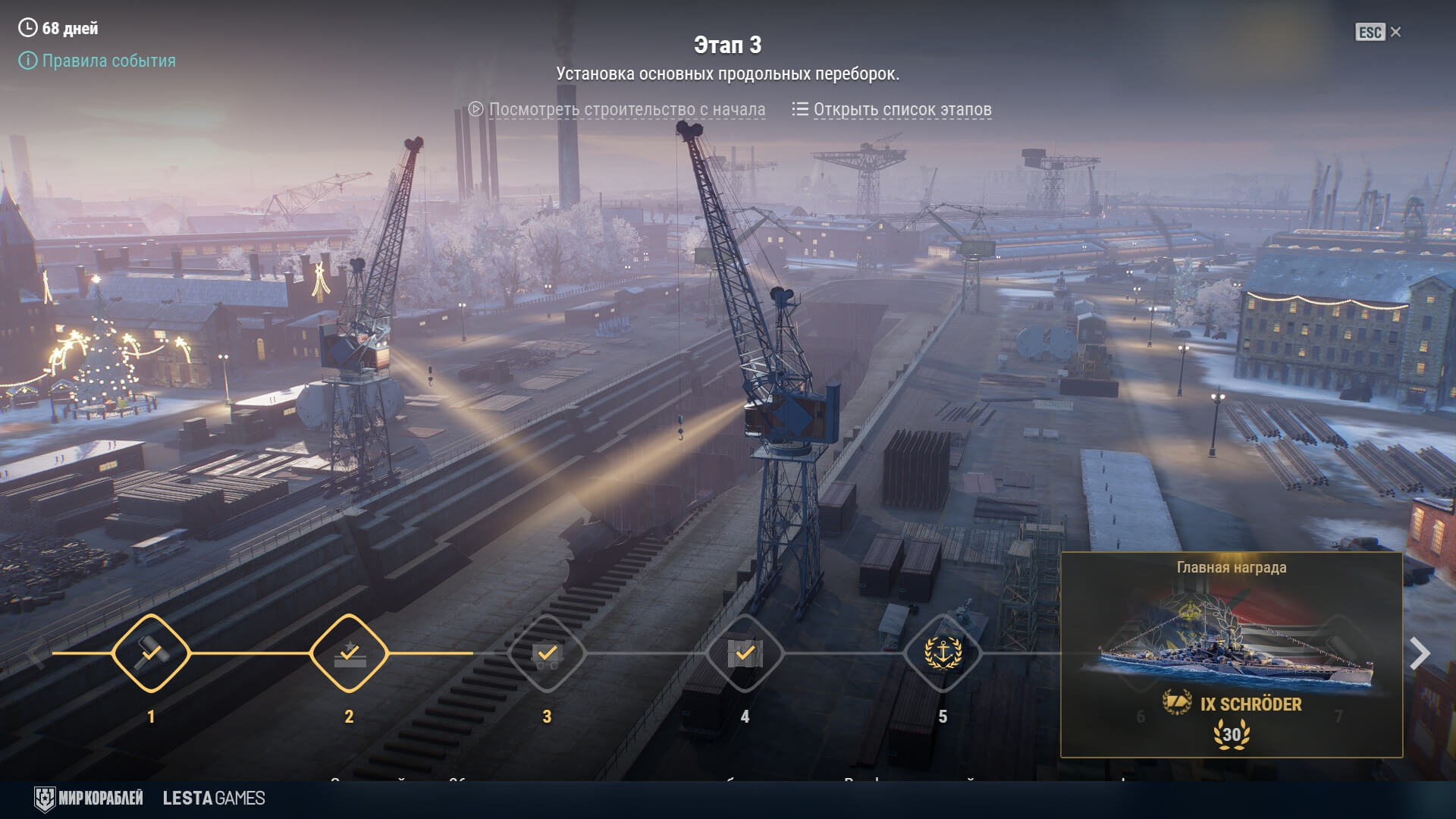1456x819 pixels.
Task: View the IX Schröder main reward
Action: tap(1232, 656)
